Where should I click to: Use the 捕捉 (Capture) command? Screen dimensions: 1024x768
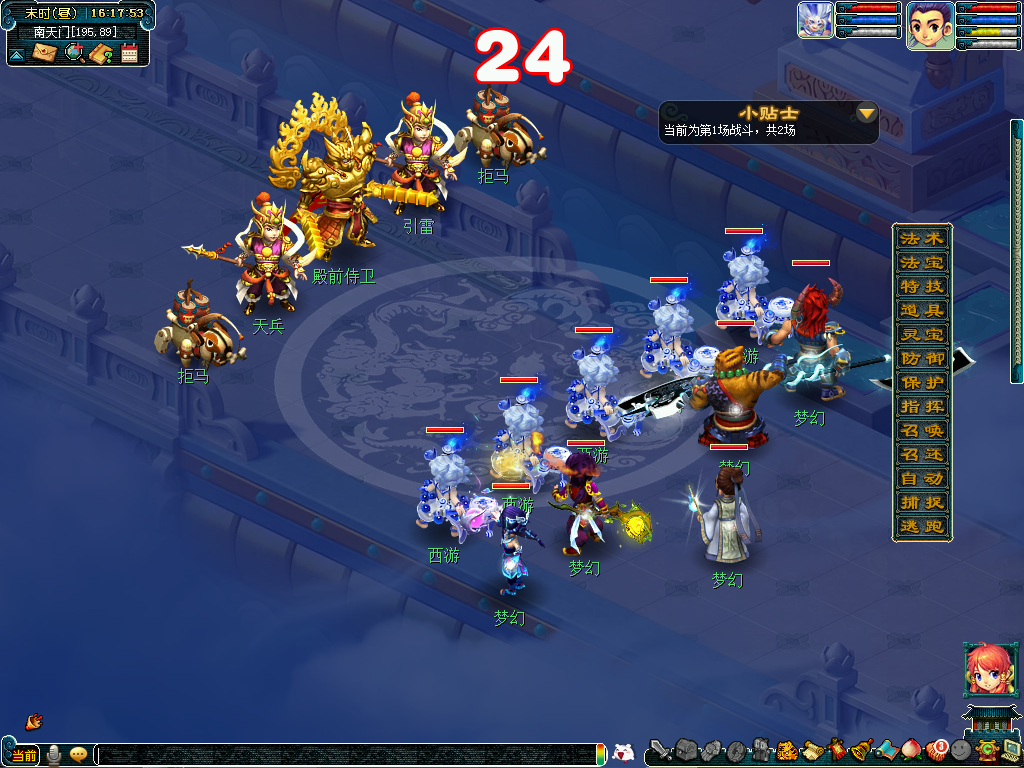coord(921,502)
